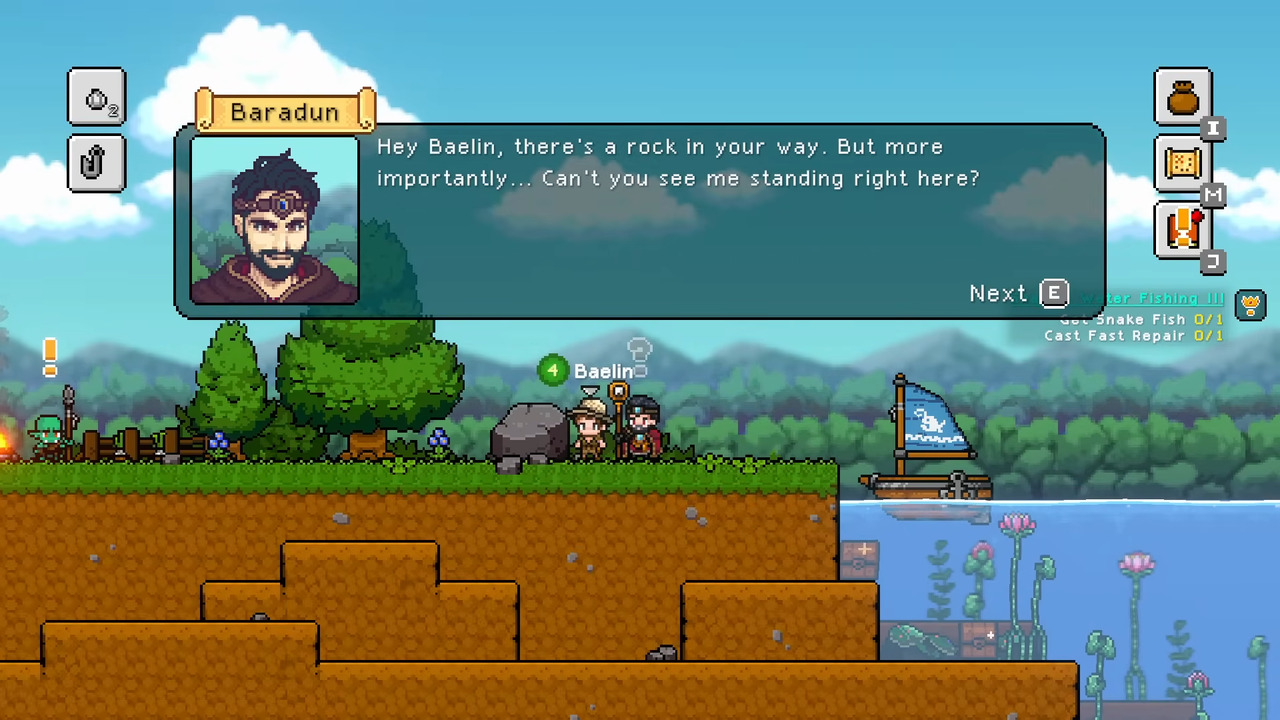The image size is (1280, 720).
Task: Click the crown quest tracker icon
Action: [x=1250, y=303]
